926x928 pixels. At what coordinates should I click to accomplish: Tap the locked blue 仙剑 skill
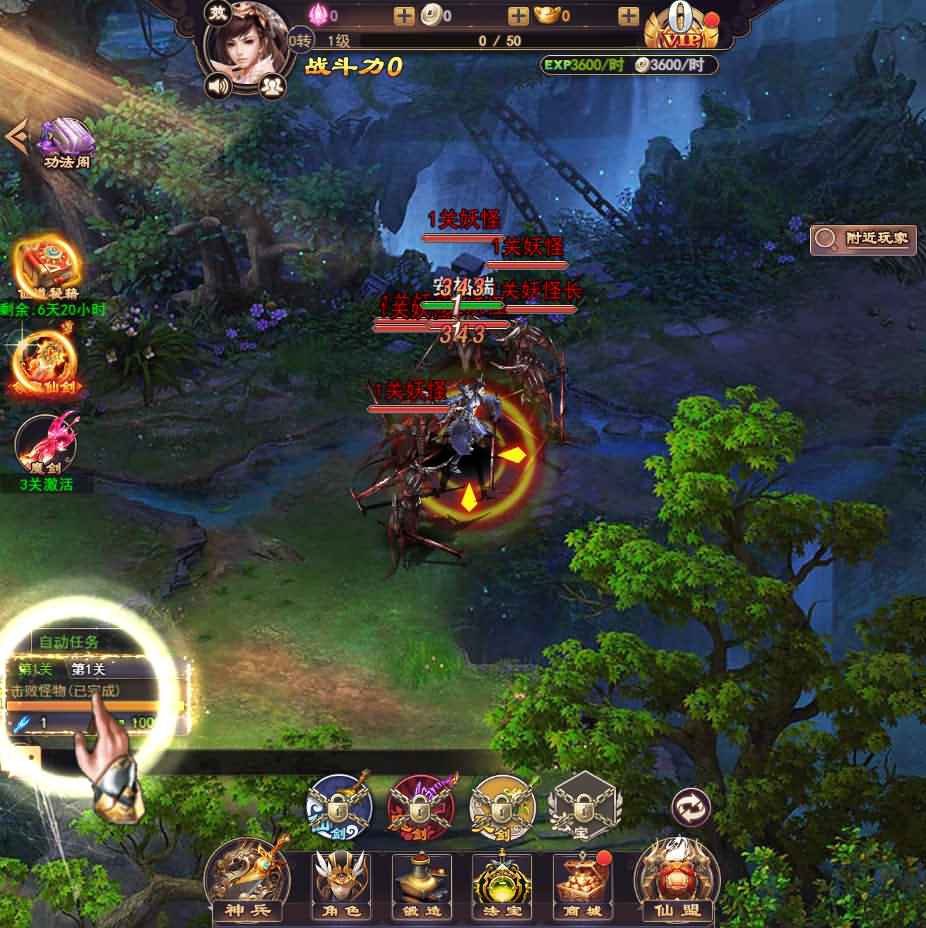[339, 803]
